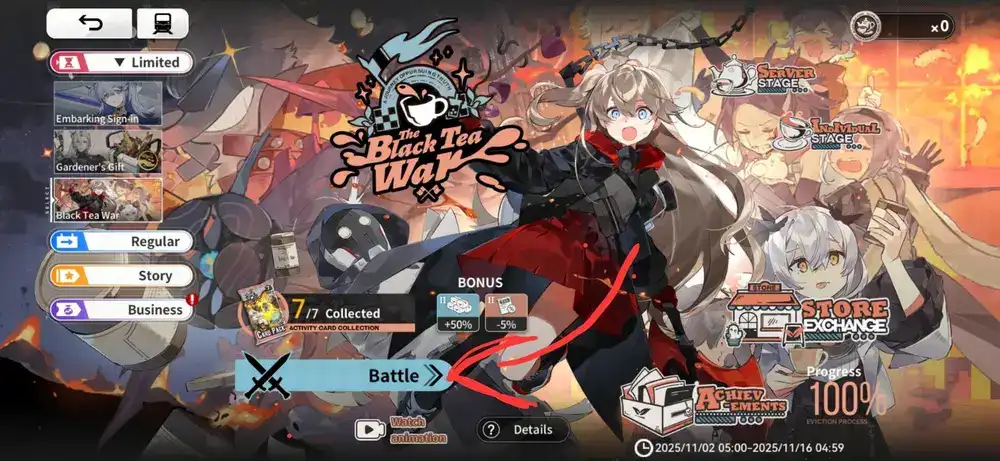Screen dimensions: 1000x461
Task: Open the train home icon button
Action: (161, 24)
